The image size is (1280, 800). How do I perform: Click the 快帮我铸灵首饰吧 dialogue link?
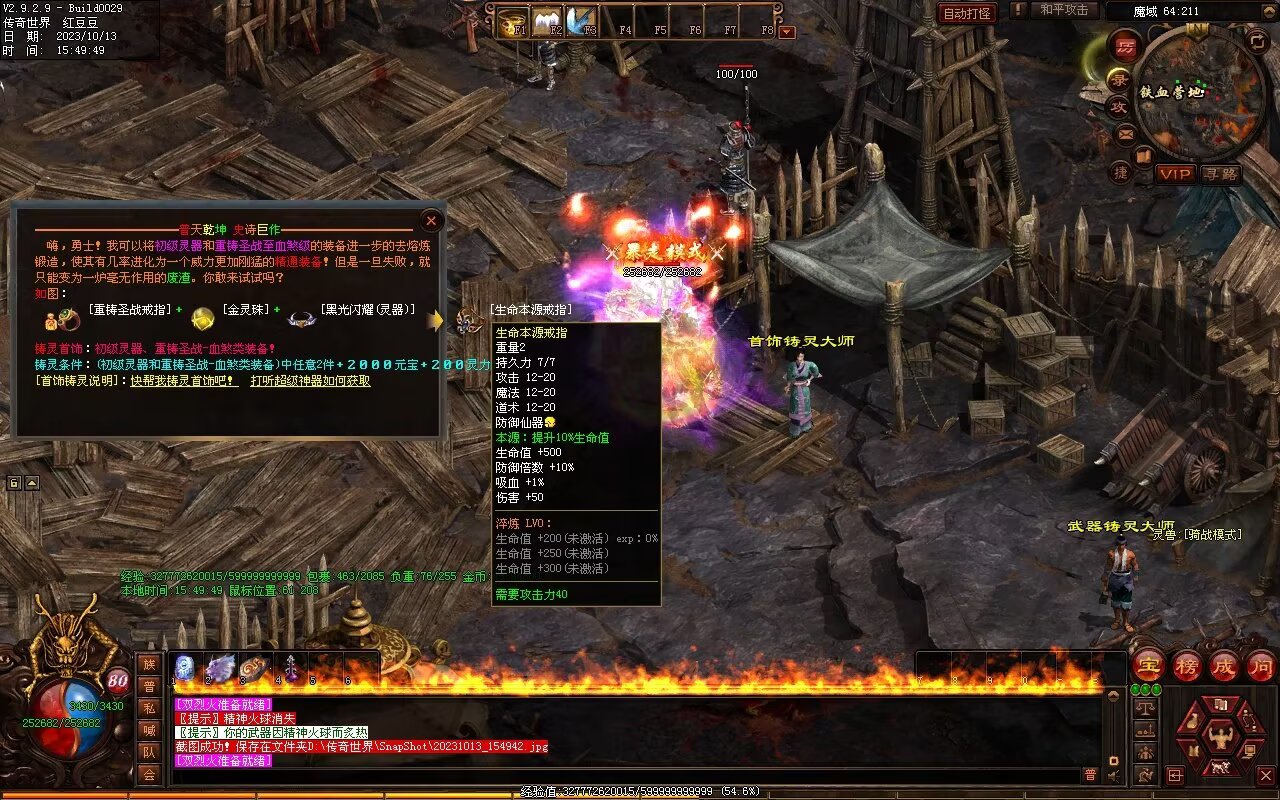[184, 381]
